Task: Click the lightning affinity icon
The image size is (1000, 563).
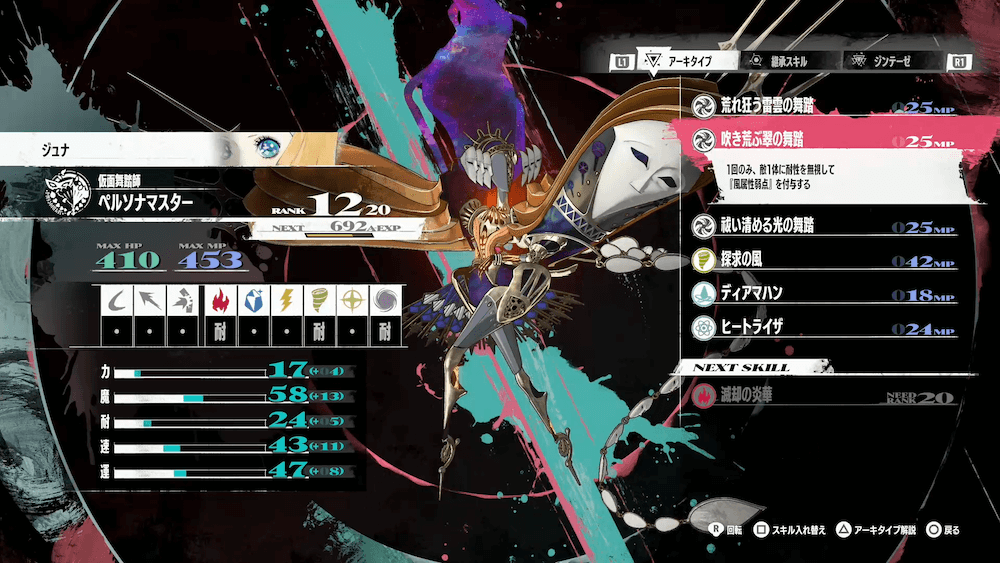Action: 284,299
